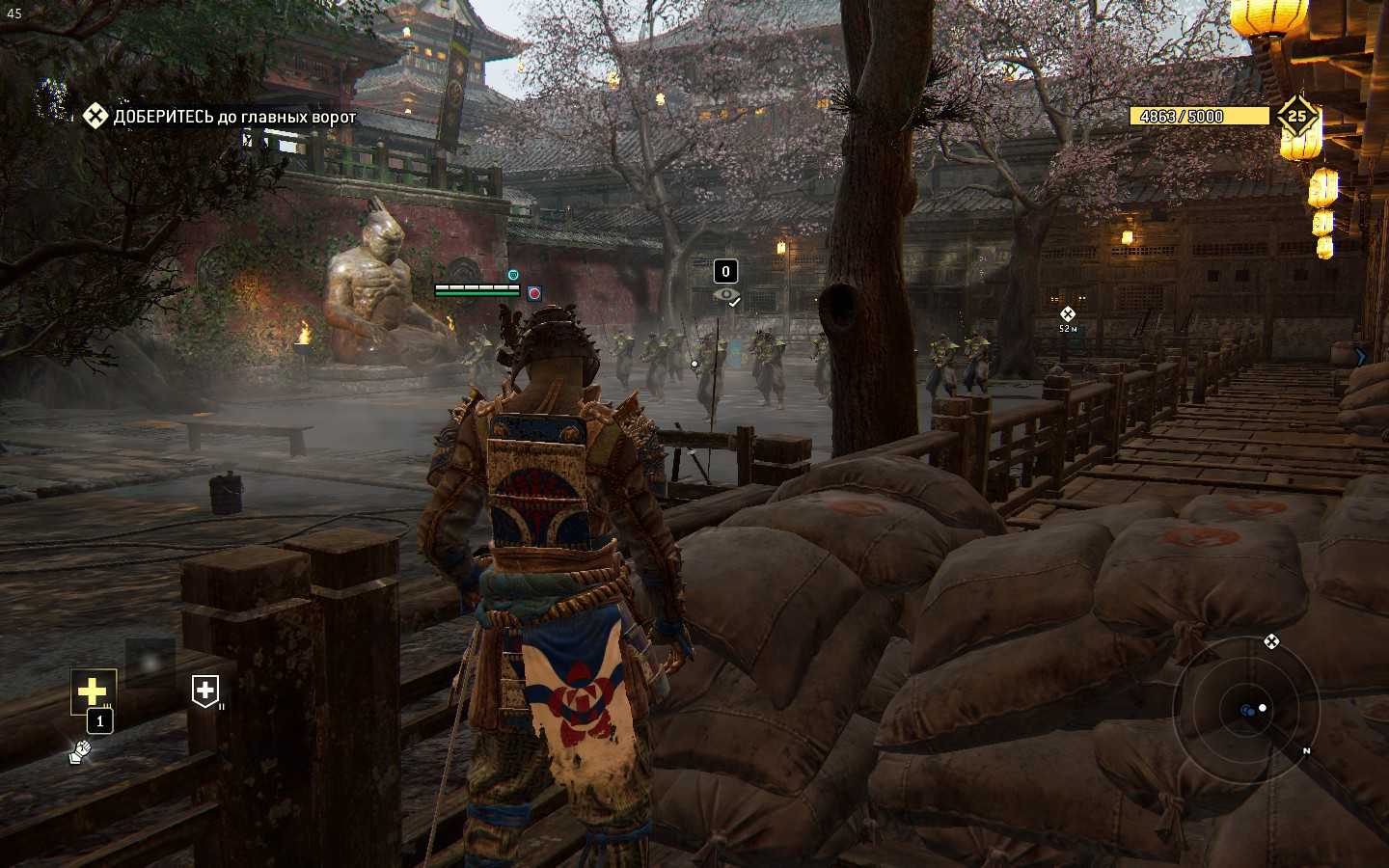This screenshot has width=1389, height=868.
Task: Open the circular minimap
Action: (x=1245, y=710)
